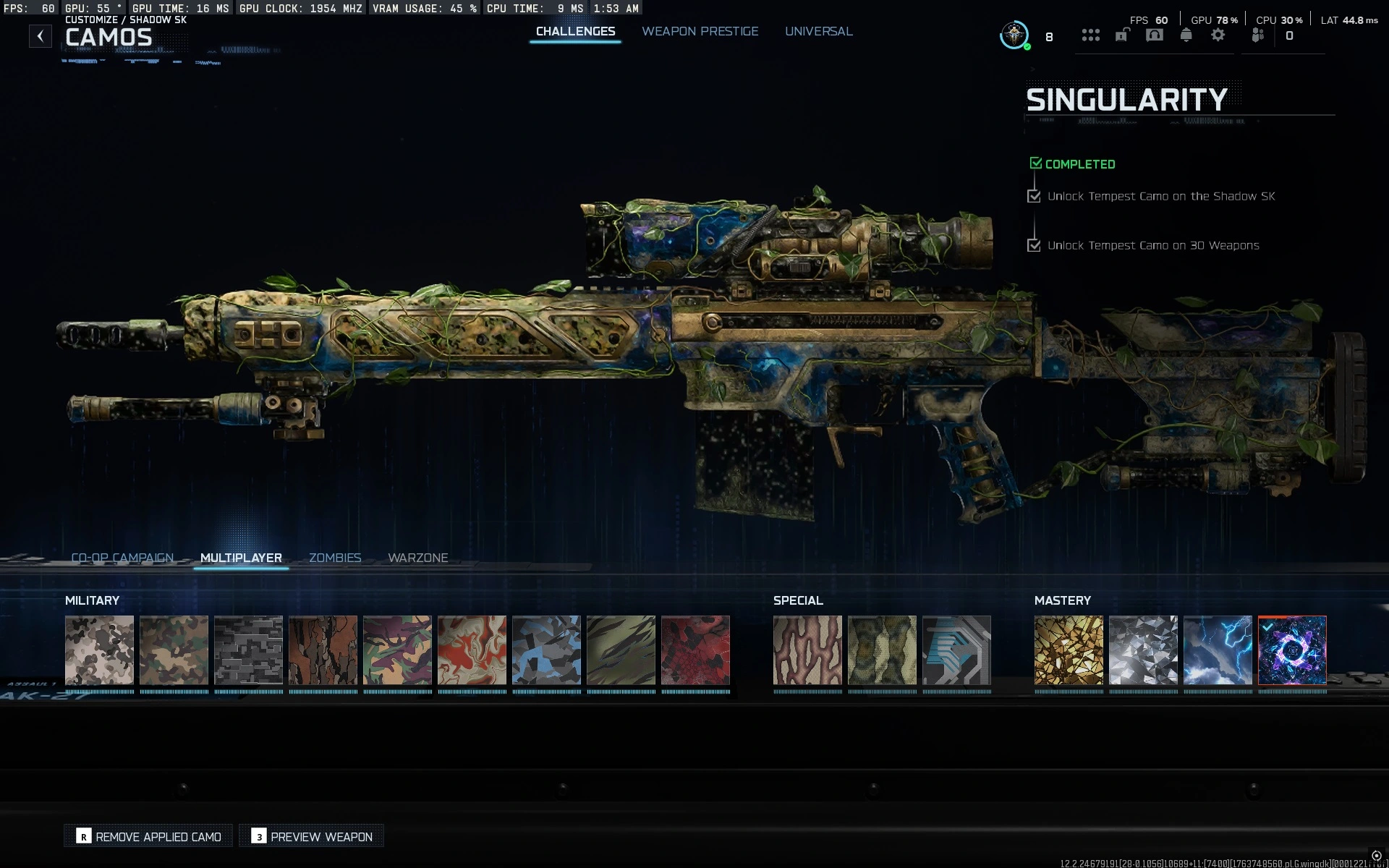View the COD Points balance counter
1389x868 pixels.
[1290, 35]
